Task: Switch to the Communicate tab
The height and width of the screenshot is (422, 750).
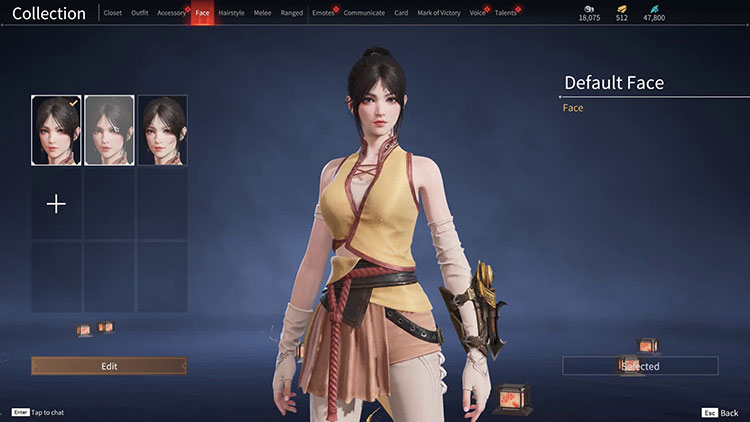Action: (x=364, y=13)
